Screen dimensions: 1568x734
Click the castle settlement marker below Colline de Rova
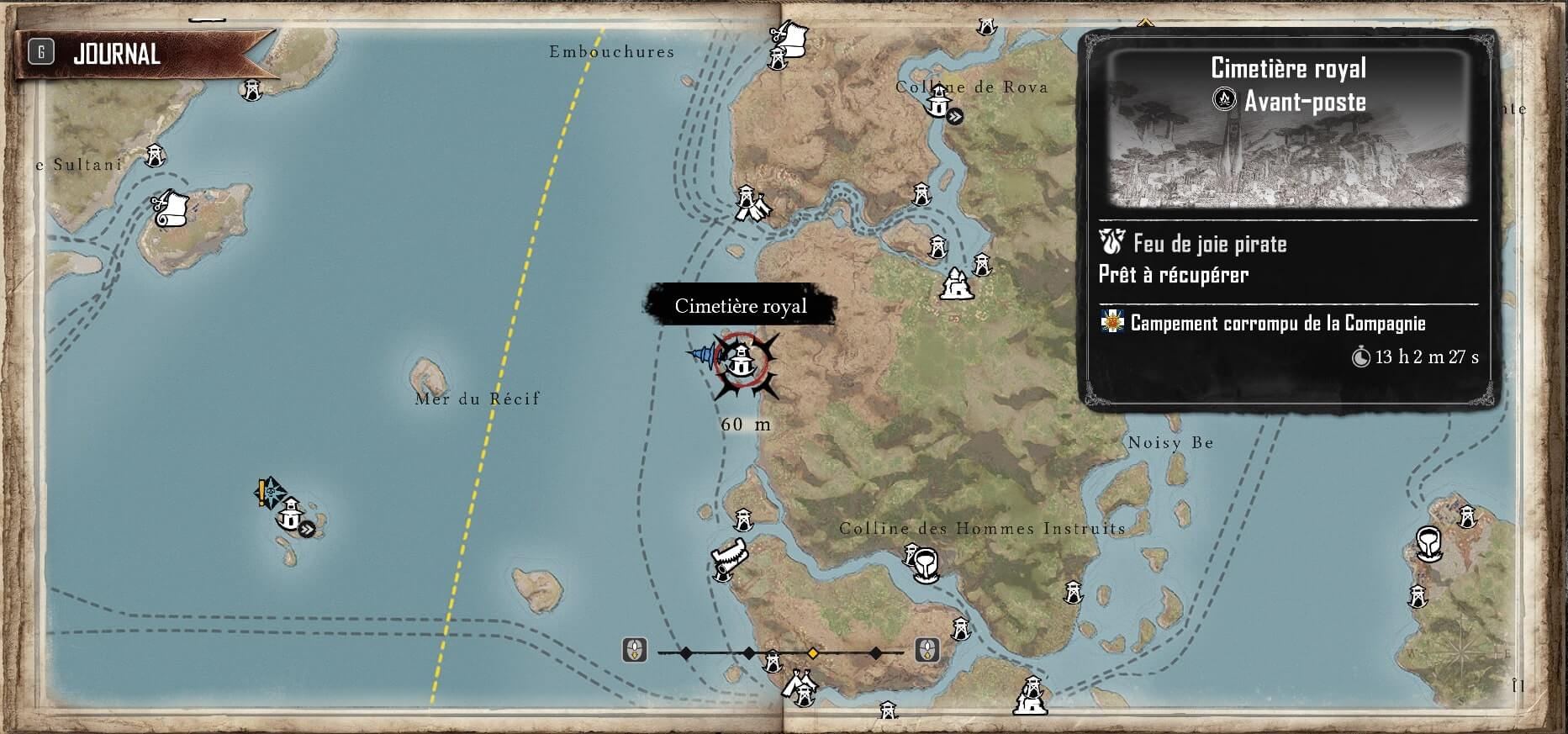coord(955,285)
